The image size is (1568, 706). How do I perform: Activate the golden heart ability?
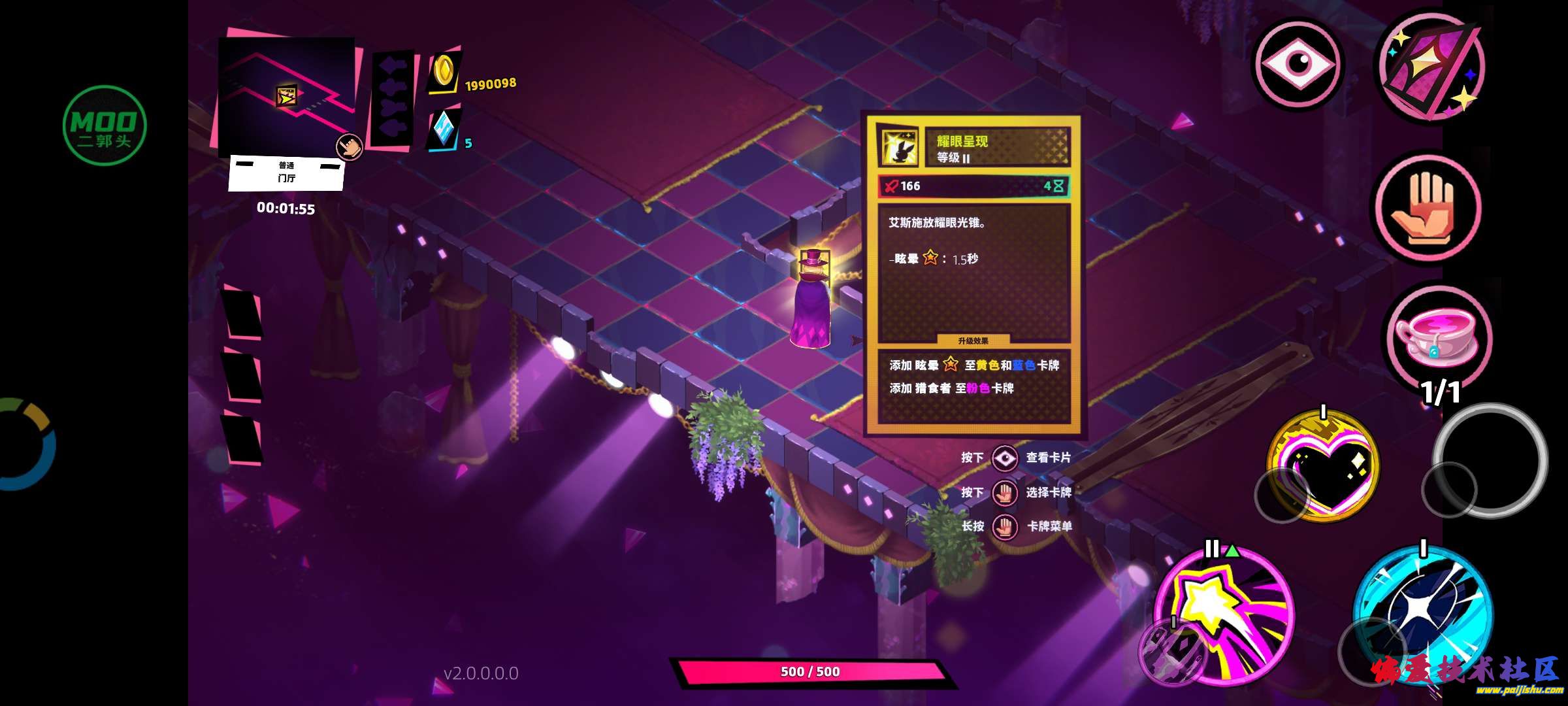(1324, 465)
